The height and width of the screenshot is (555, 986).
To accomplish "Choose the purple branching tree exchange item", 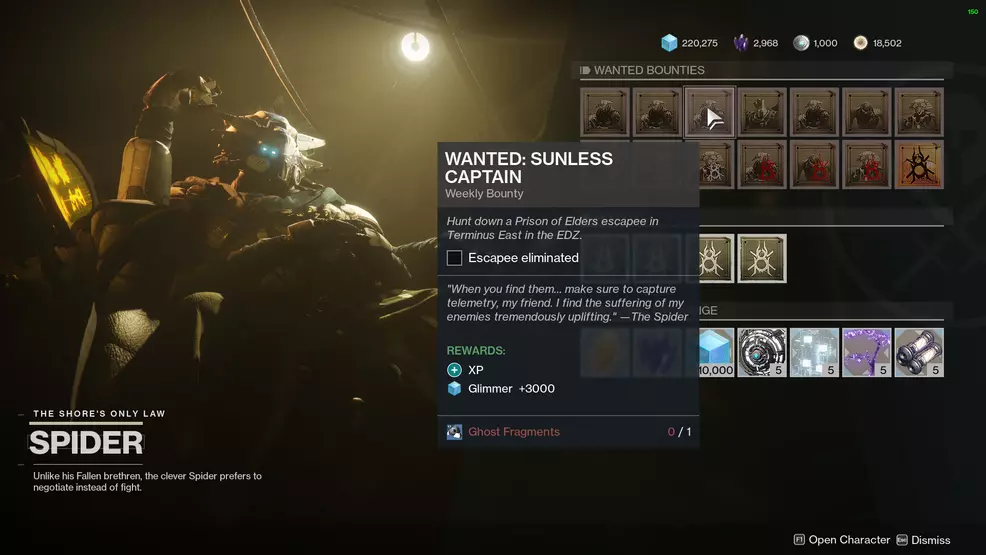I will [867, 352].
